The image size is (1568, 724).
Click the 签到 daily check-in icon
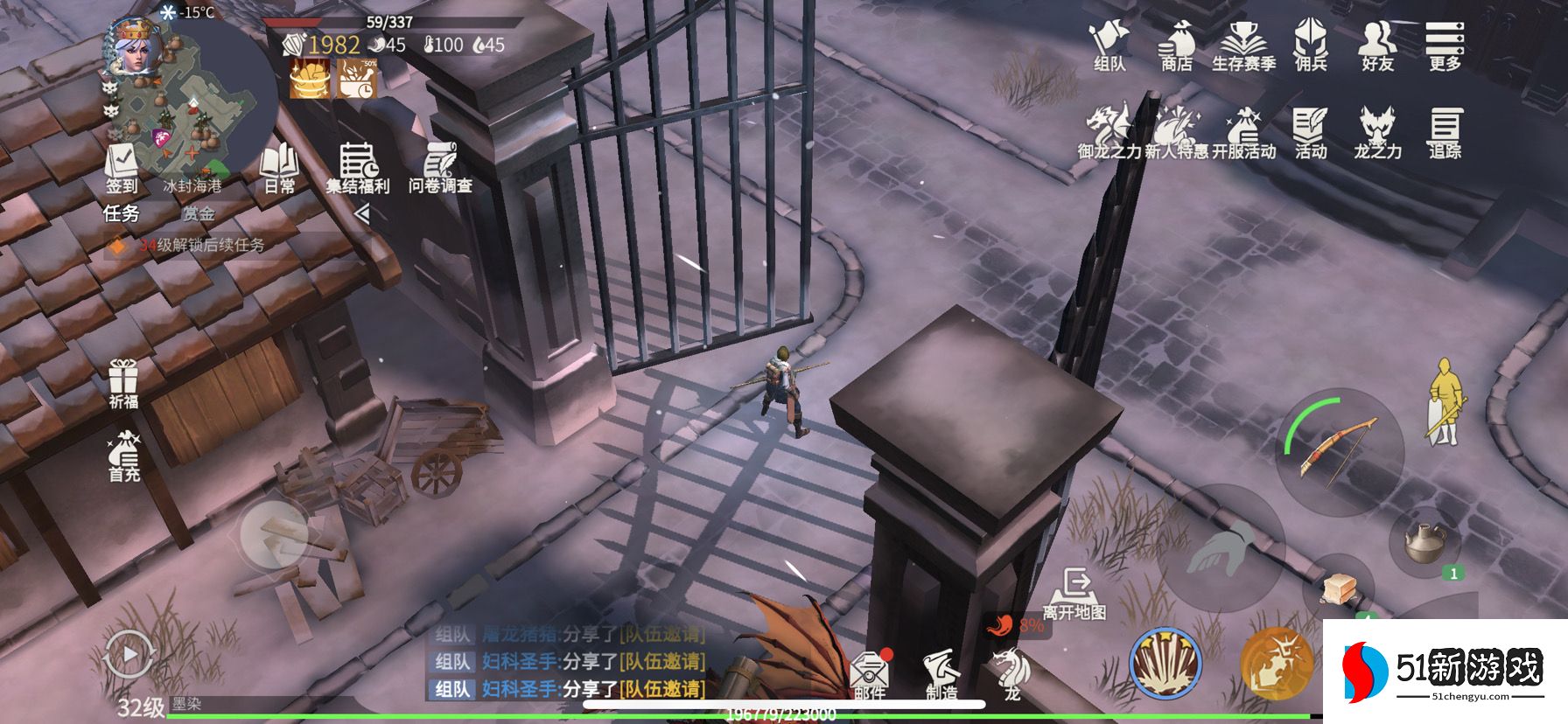122,166
